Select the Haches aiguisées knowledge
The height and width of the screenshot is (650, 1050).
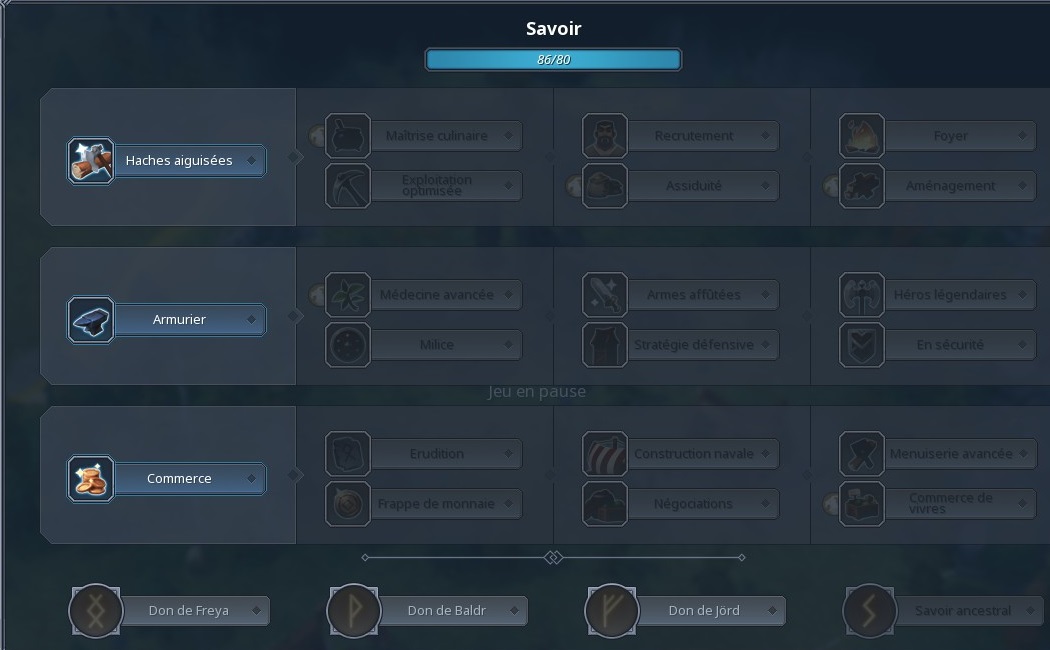point(178,160)
